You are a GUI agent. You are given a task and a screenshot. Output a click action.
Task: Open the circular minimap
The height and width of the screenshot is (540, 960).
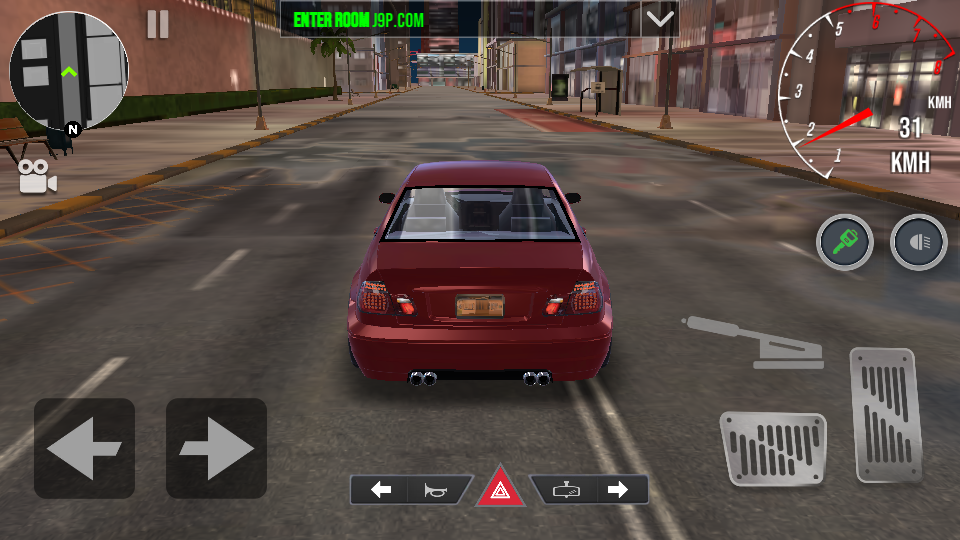[x=68, y=72]
